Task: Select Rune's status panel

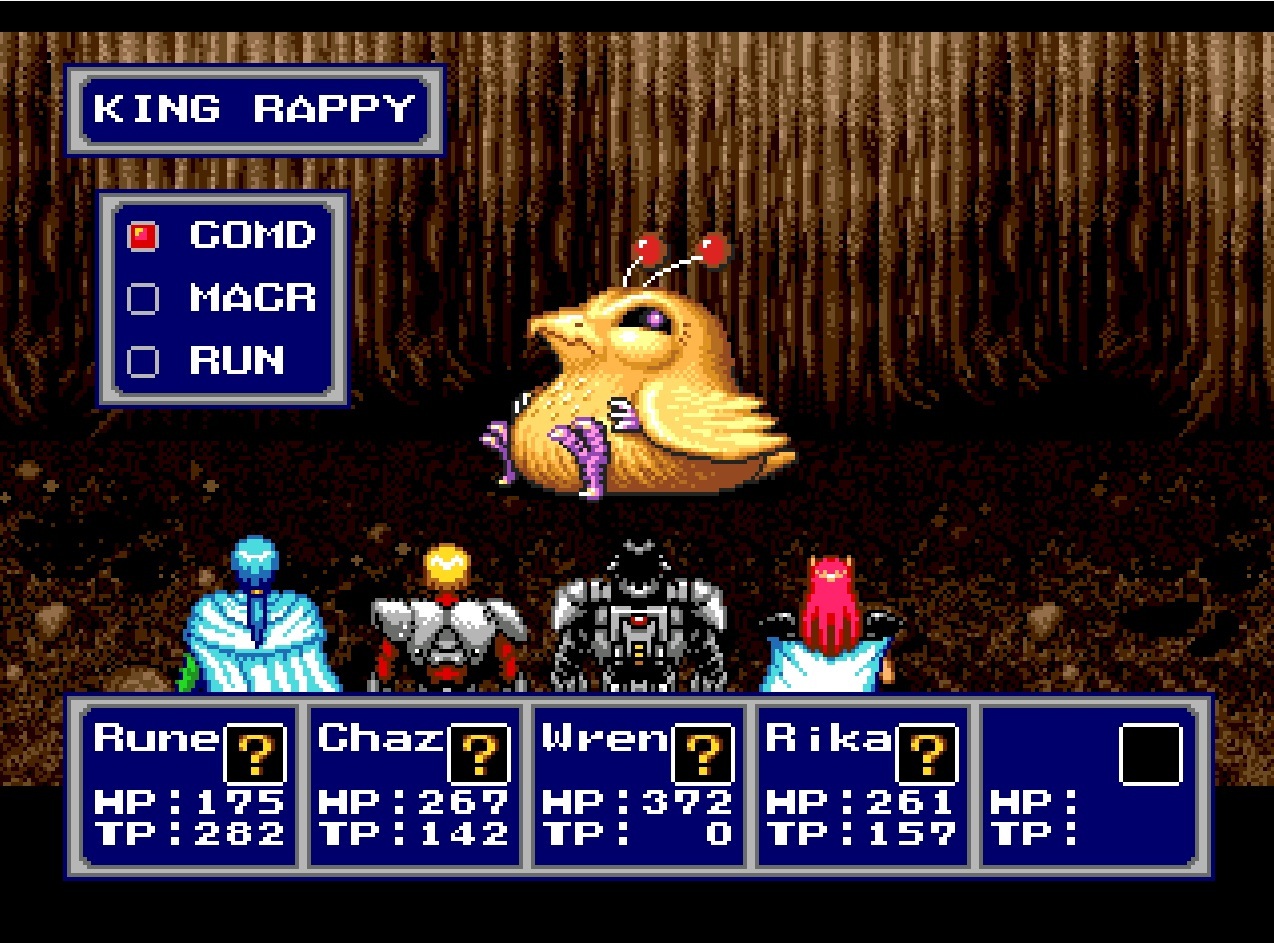Action: click(189, 785)
